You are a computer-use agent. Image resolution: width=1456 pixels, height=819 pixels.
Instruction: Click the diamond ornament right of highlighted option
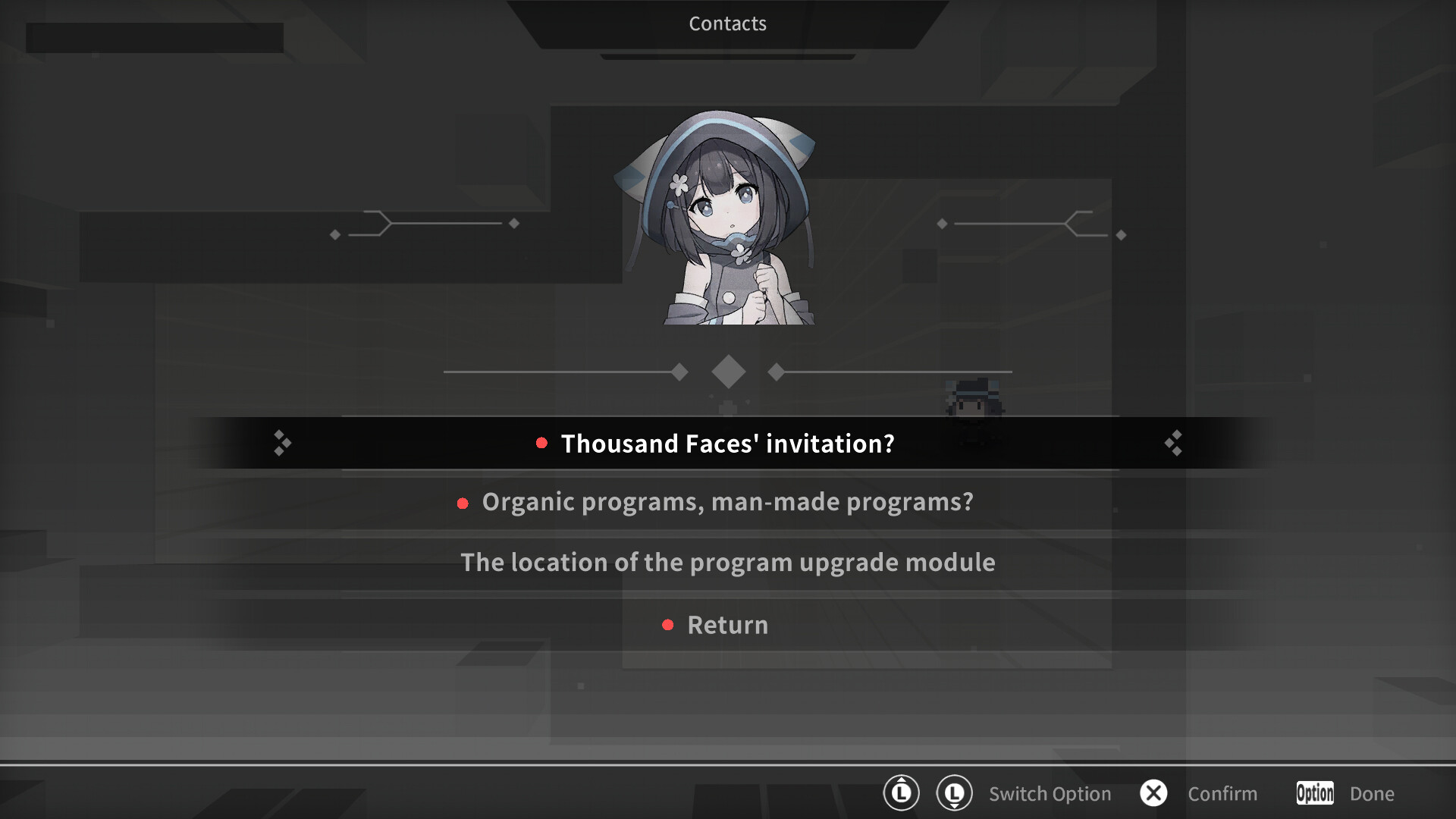pyautogui.click(x=1174, y=442)
